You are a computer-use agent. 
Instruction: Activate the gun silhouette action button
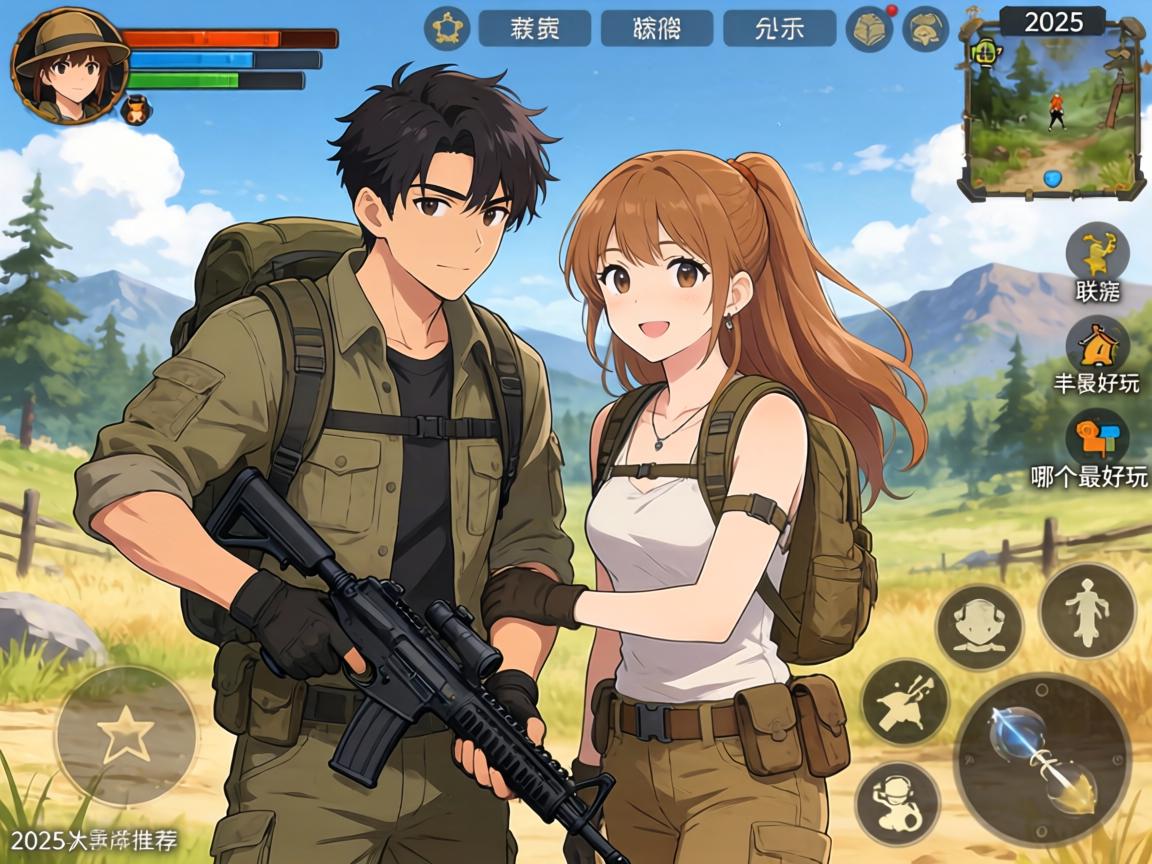(904, 701)
